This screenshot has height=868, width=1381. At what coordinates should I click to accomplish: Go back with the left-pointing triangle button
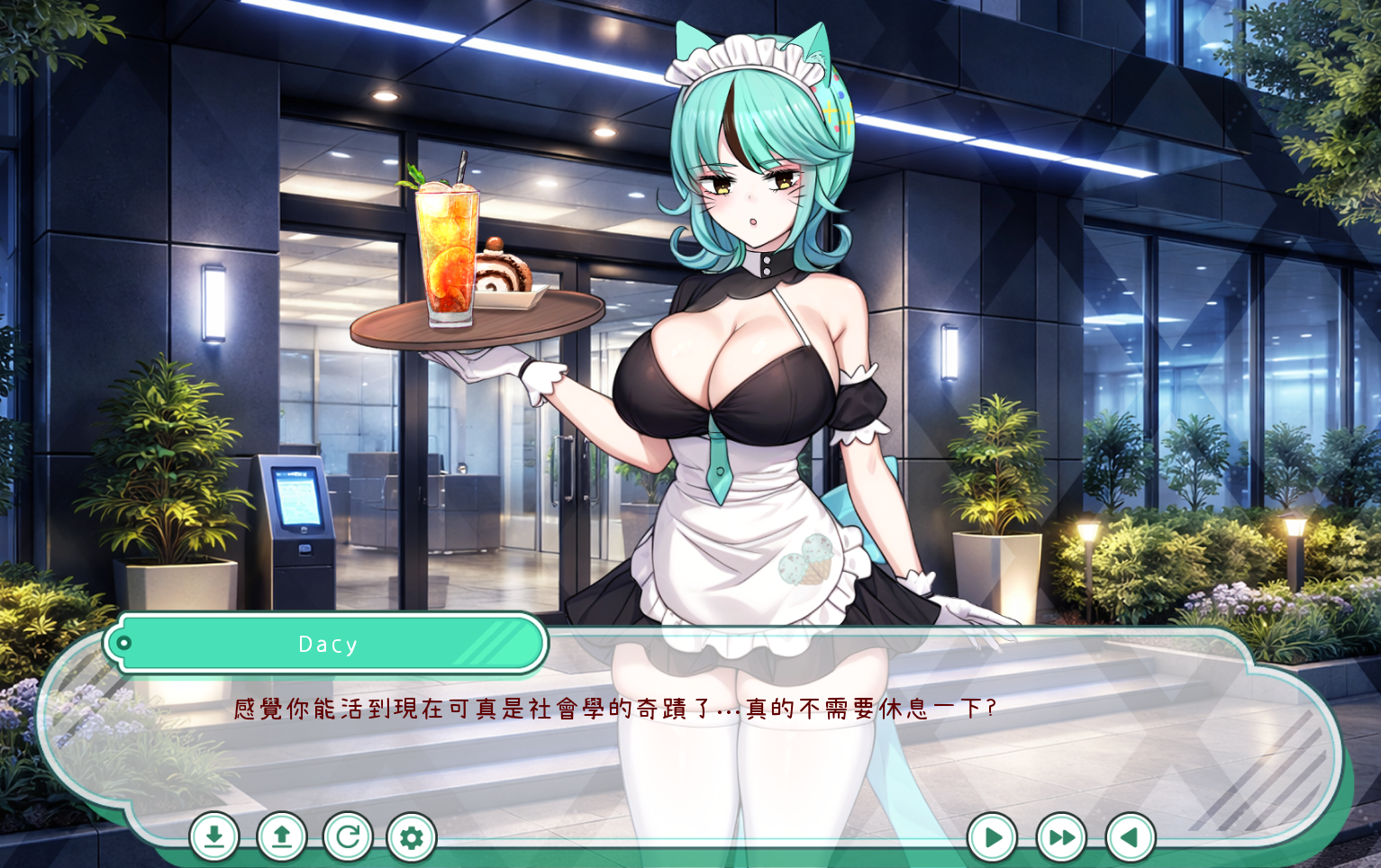point(1130,838)
